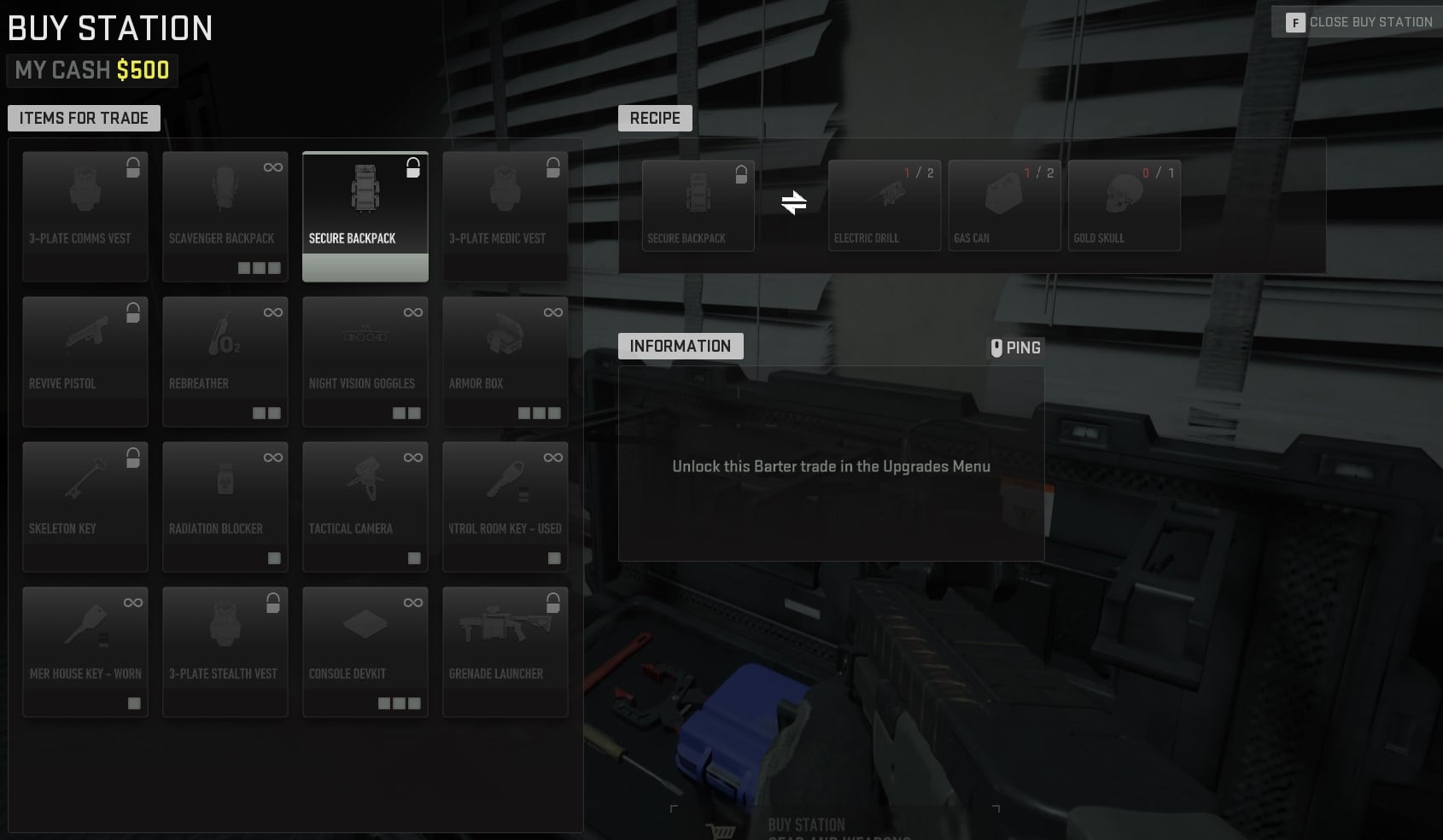1443x840 pixels.
Task: Click the Skeleton Key item
Action: tap(85, 506)
